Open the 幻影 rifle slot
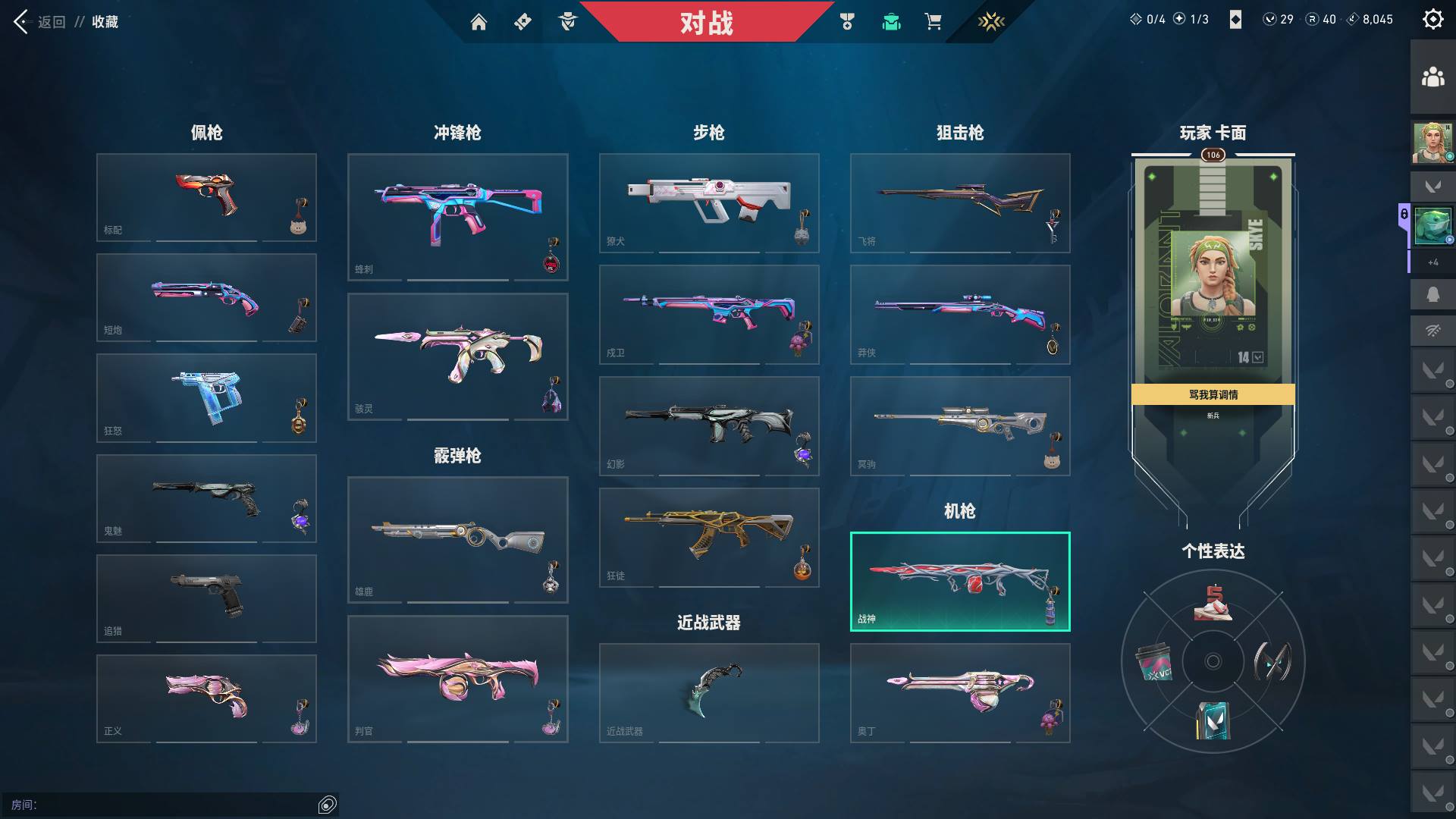Image resolution: width=1456 pixels, height=819 pixels. pos(709,425)
